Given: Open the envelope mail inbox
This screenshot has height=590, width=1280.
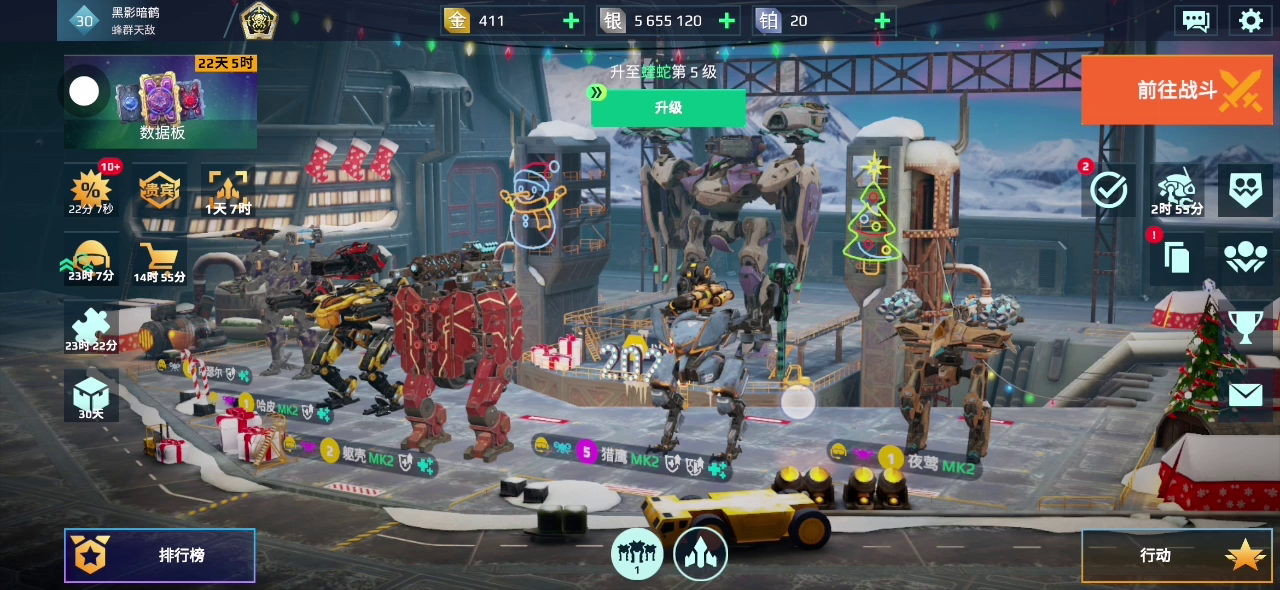Looking at the screenshot, I should [x=1245, y=395].
